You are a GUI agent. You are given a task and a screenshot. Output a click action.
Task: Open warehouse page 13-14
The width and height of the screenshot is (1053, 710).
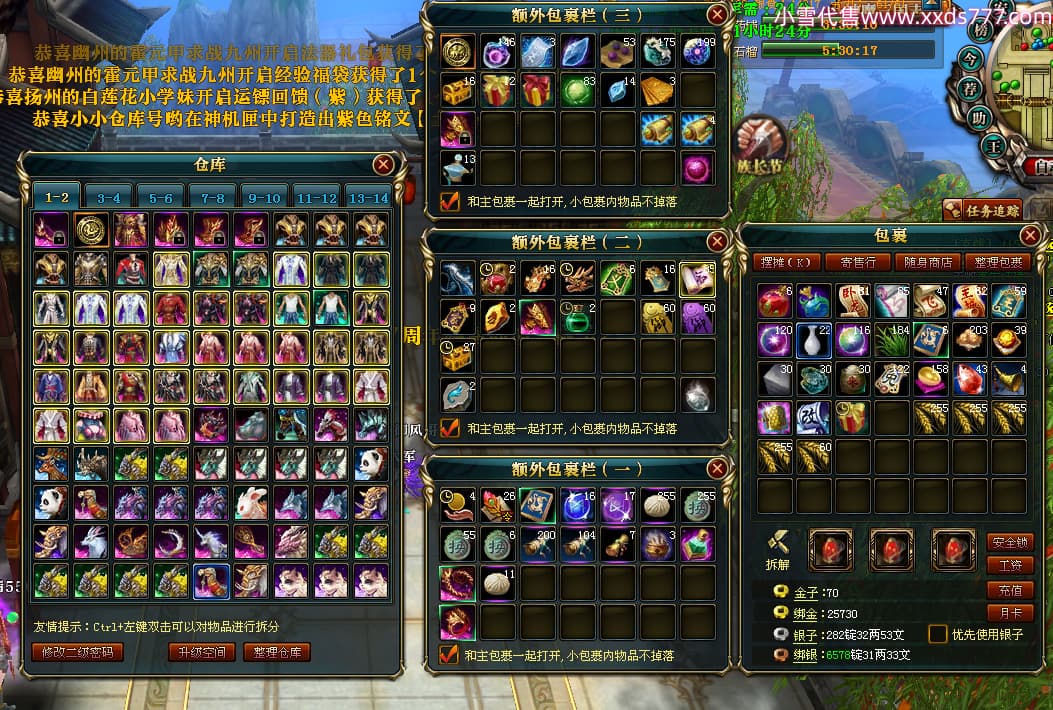point(367,197)
